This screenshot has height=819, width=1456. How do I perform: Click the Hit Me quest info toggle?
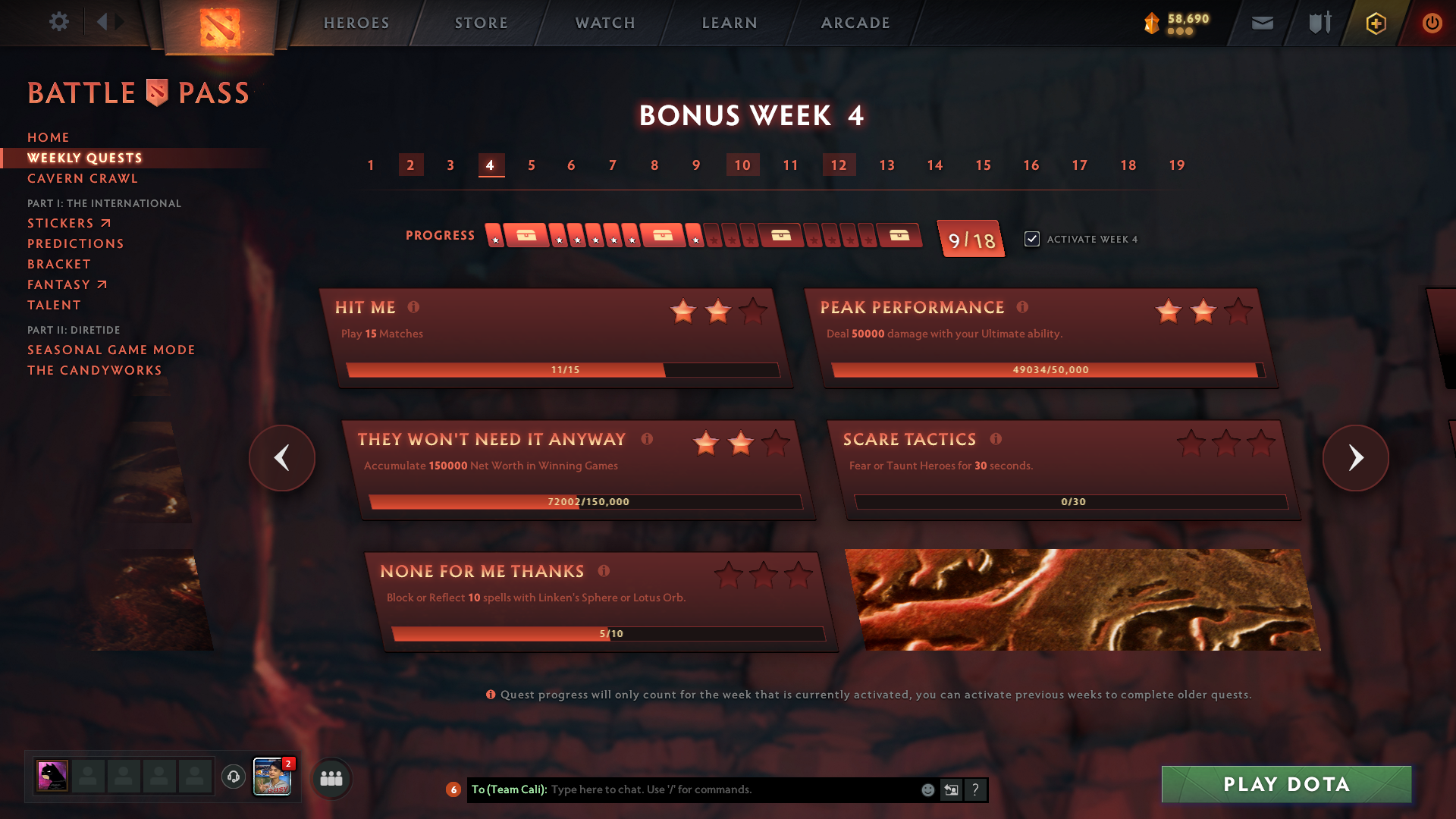(413, 308)
